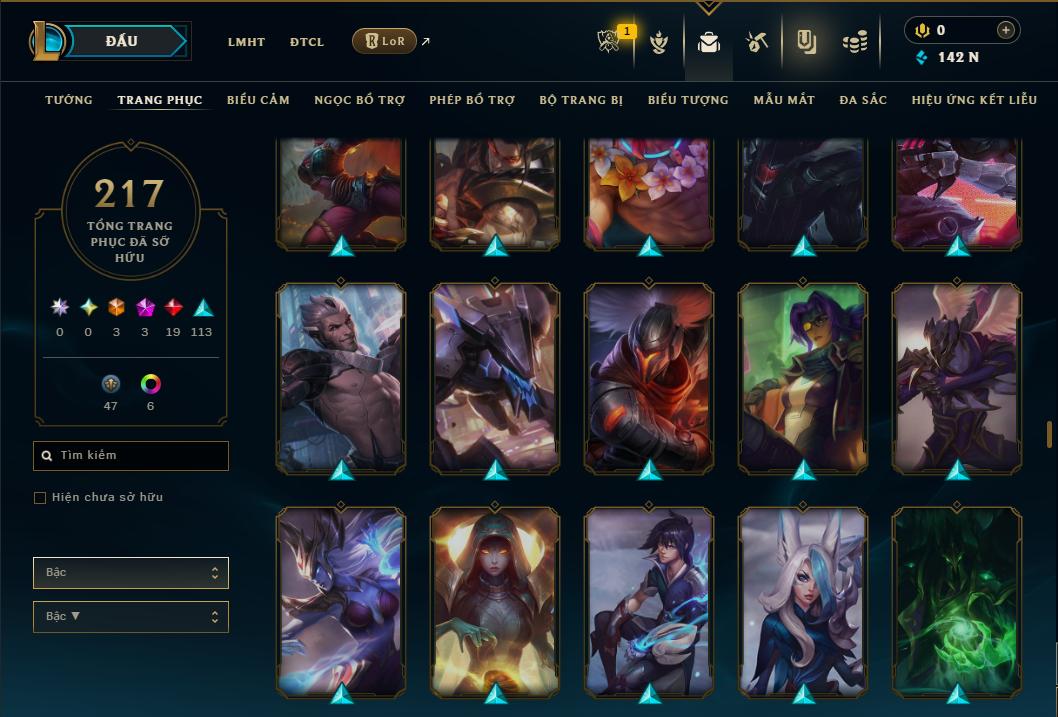Screen dimensions: 1058x717
Task: Show the BỘ TRANG BỊ tab
Action: click(x=581, y=100)
